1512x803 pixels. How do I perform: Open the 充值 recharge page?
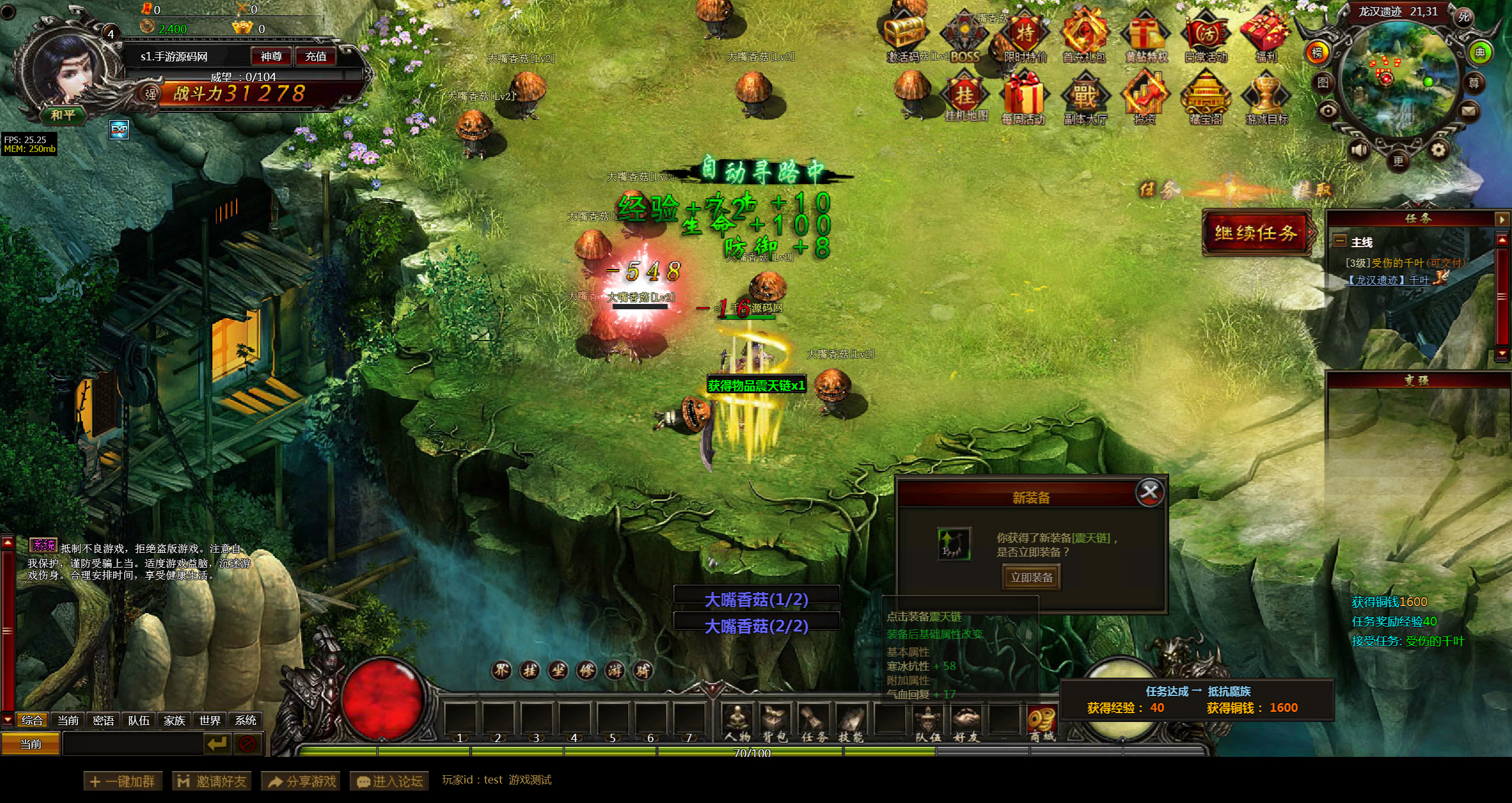[x=315, y=56]
